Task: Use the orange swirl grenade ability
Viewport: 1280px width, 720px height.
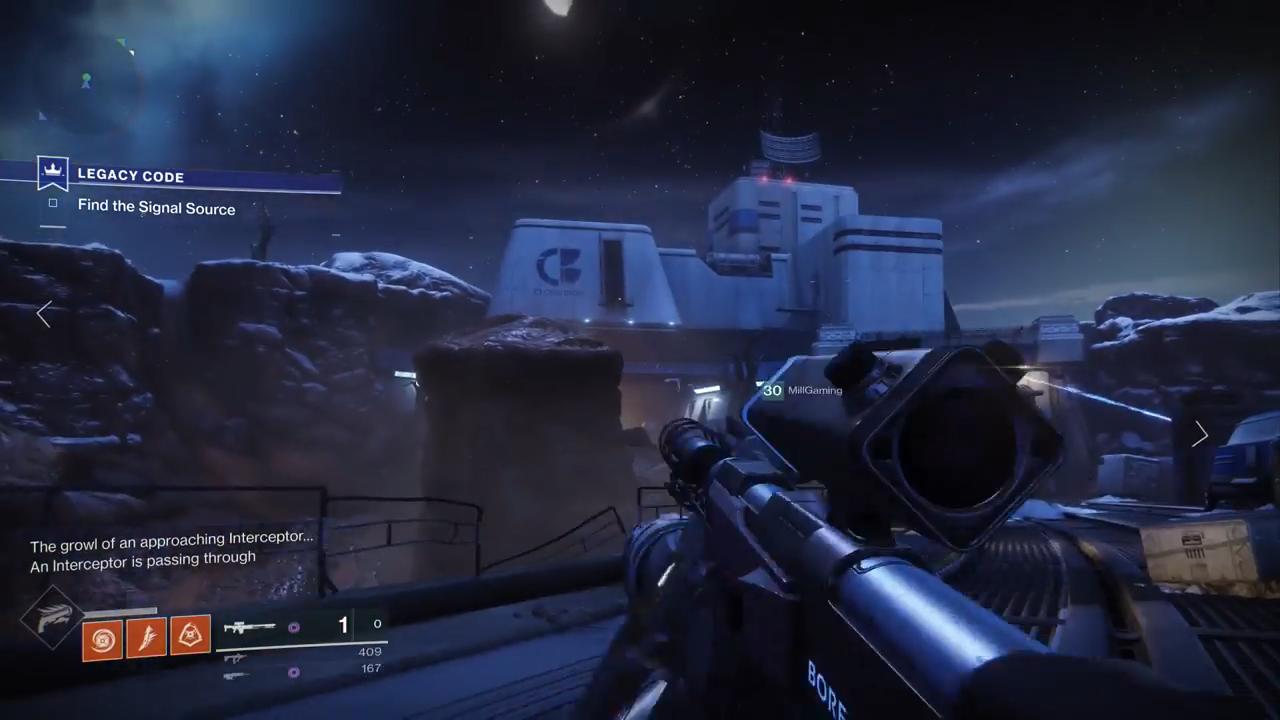Action: [102, 638]
